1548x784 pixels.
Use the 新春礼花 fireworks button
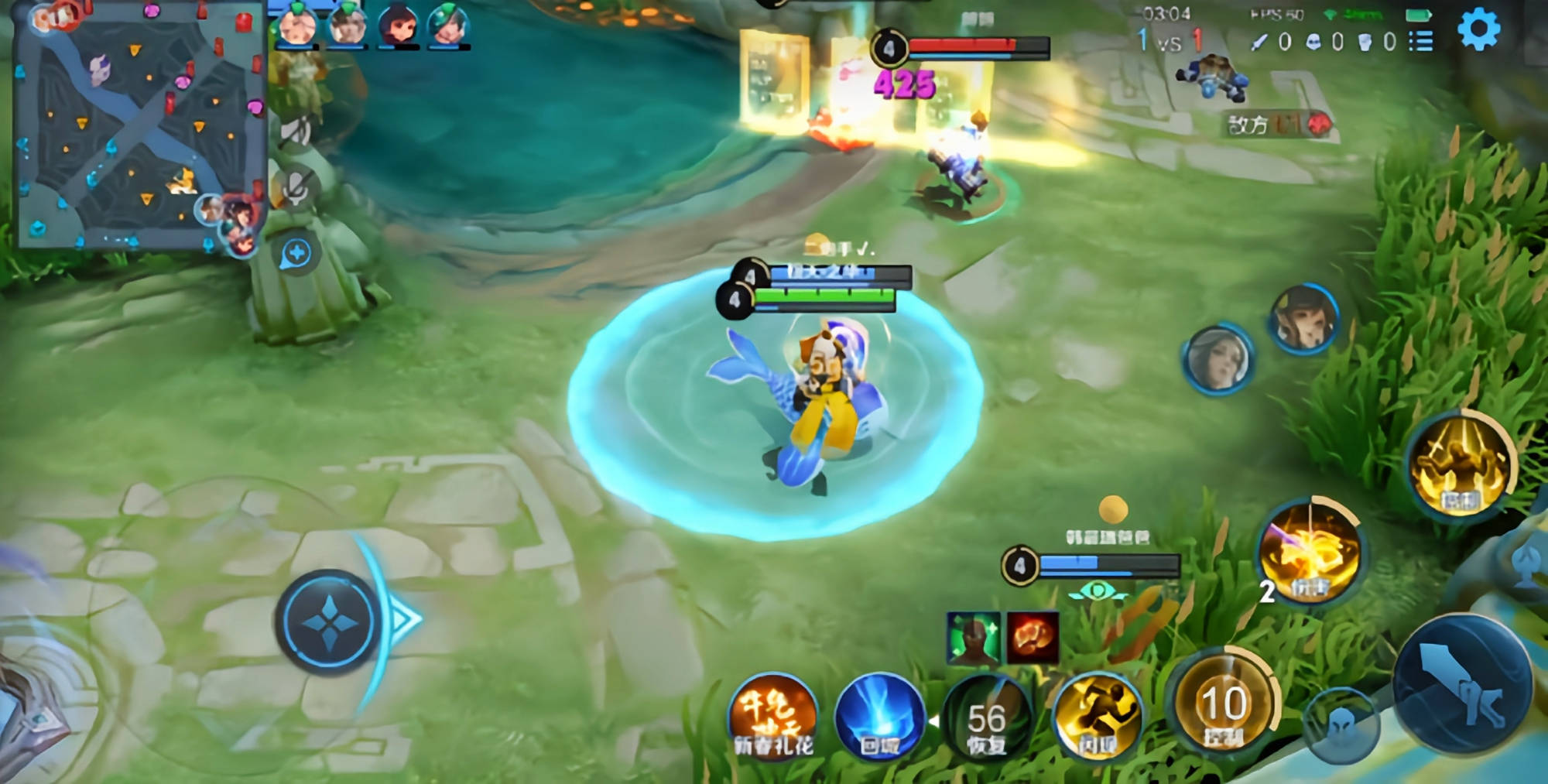click(773, 717)
